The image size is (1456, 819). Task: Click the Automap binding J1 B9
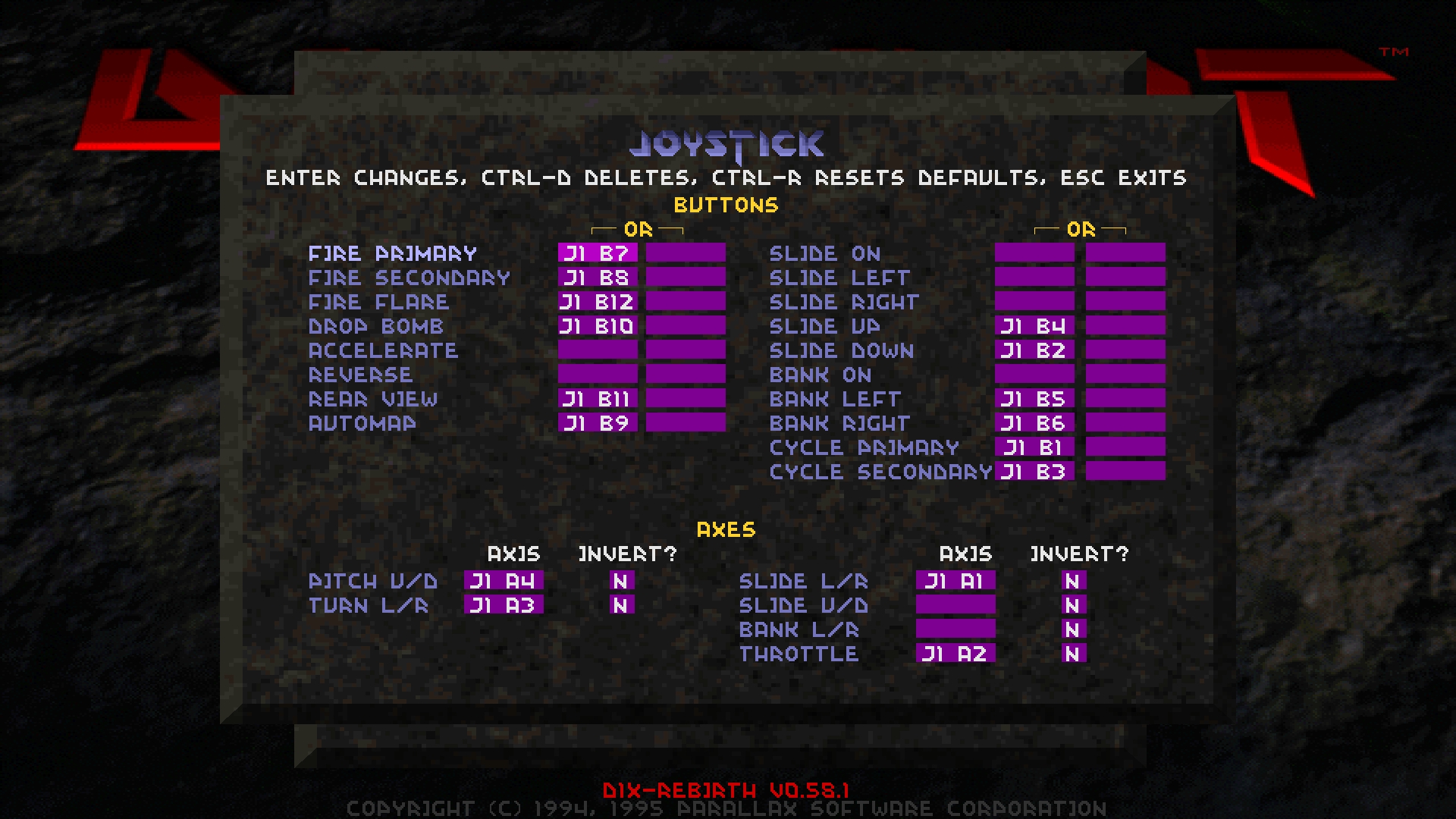pos(599,424)
